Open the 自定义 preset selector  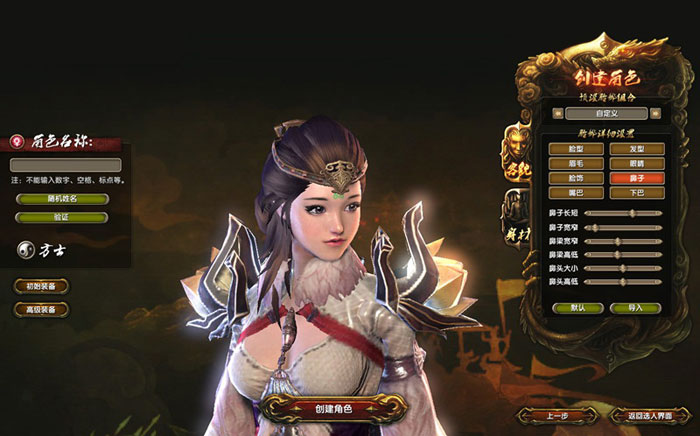597,115
